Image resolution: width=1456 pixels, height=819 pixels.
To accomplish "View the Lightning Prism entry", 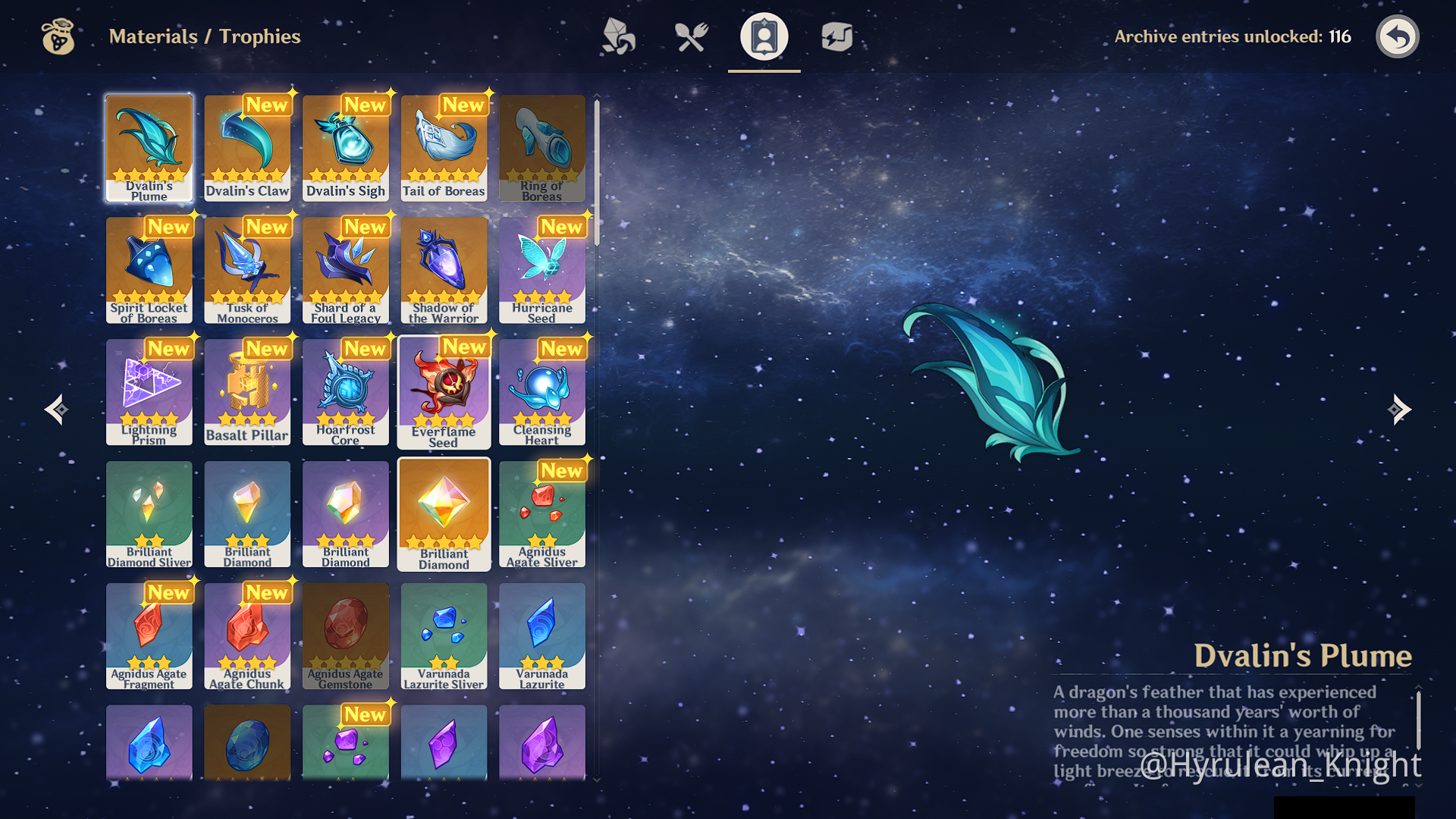I will [149, 392].
